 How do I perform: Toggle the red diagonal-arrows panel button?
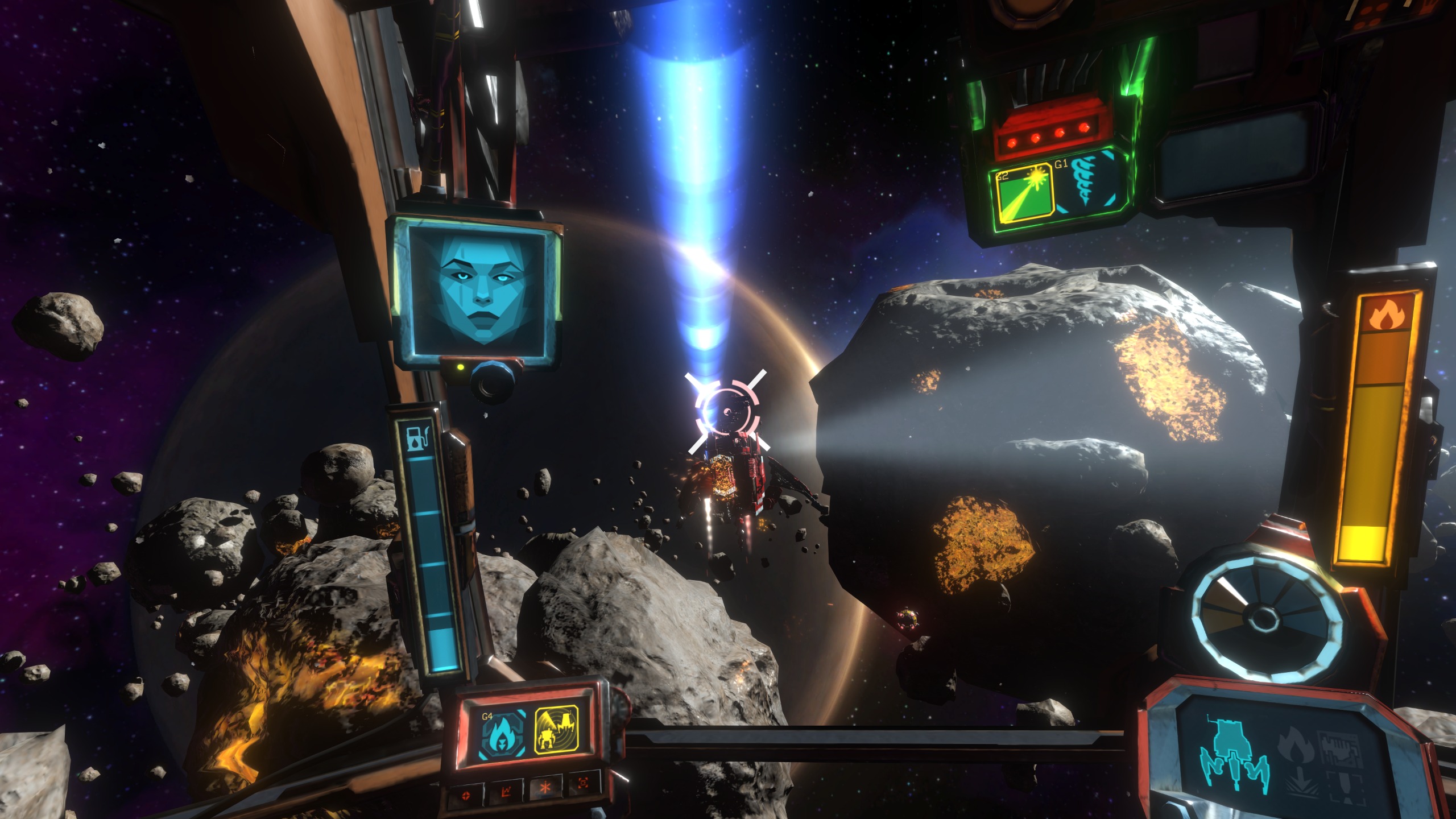(504, 791)
